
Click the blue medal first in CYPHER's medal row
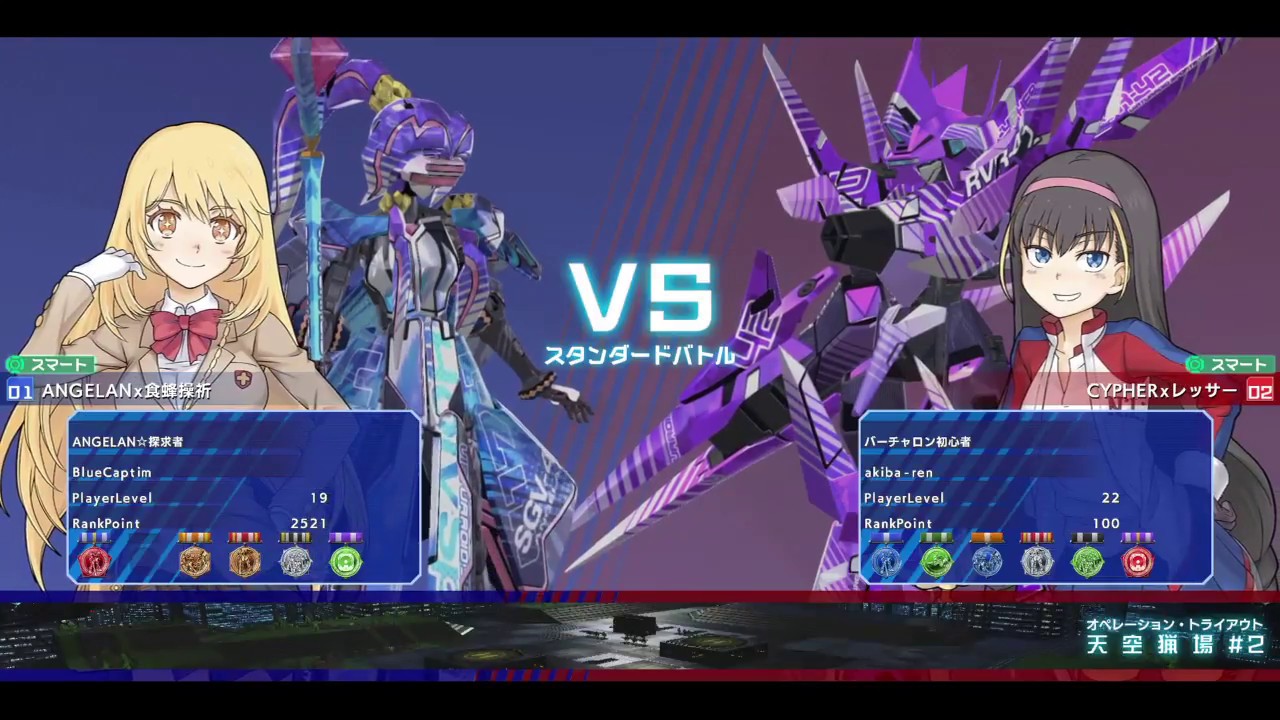(885, 561)
